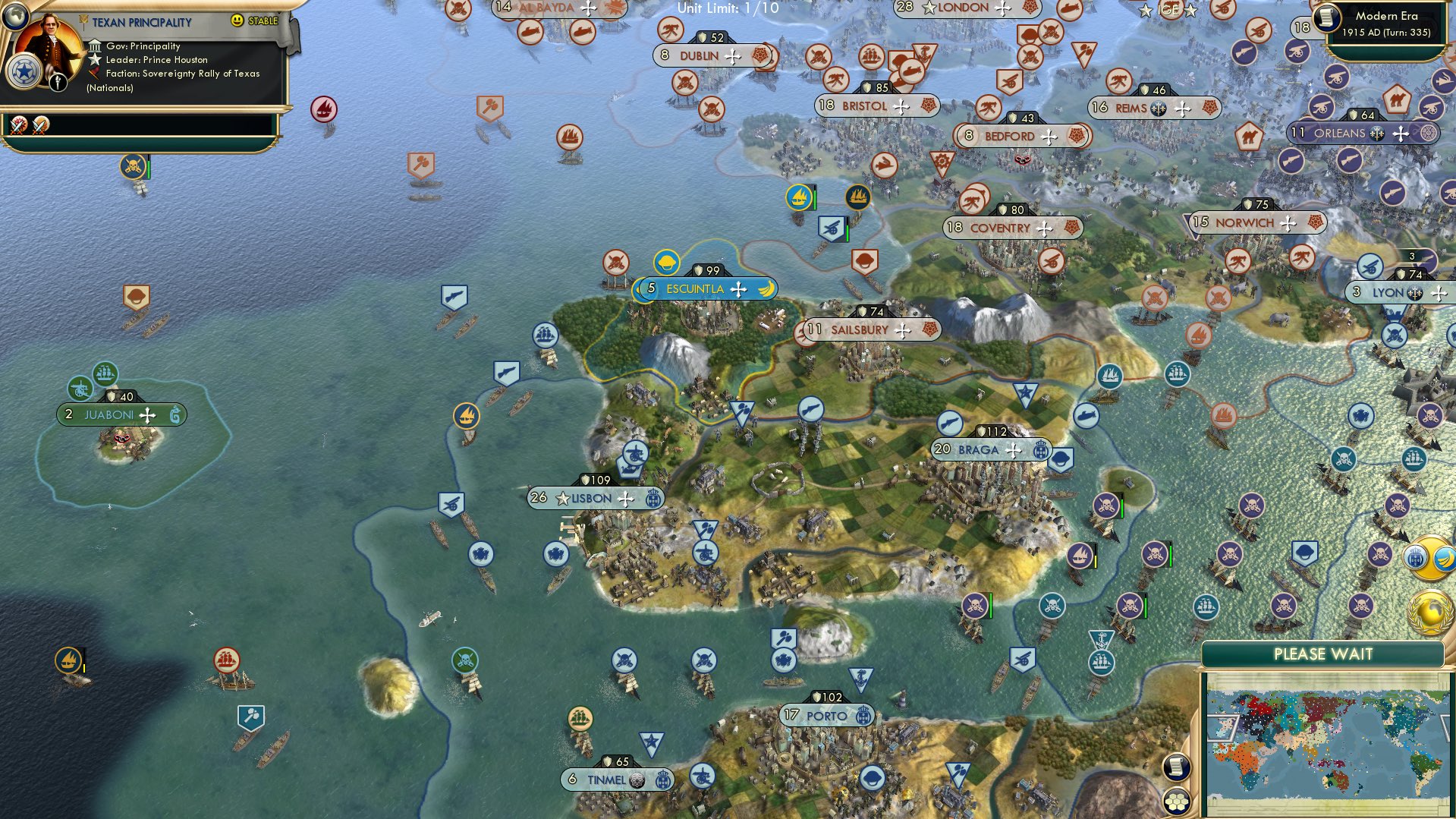
Task: Toggle the notification scroll log
Action: point(1178,768)
